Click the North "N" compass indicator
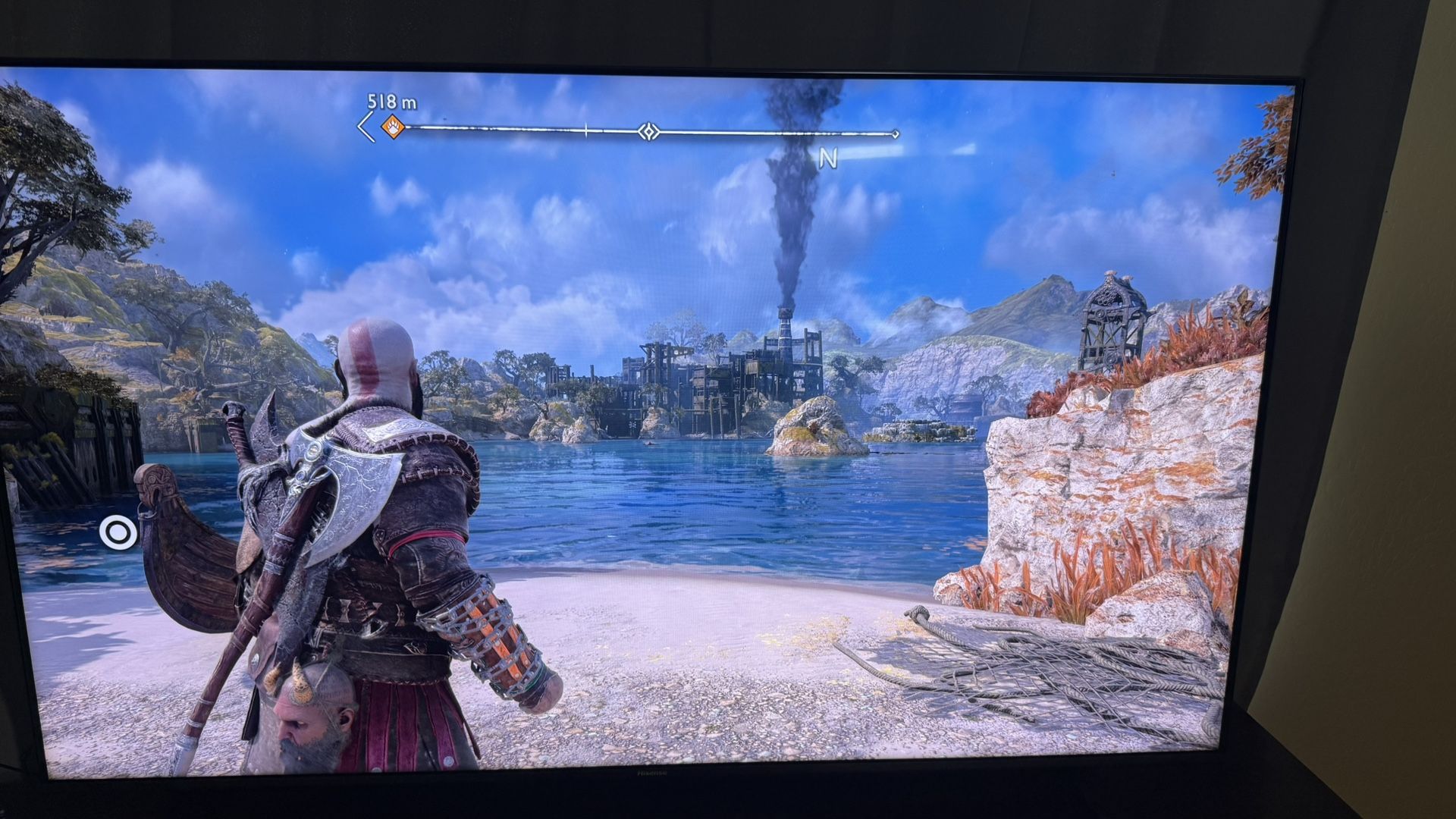Screen dimensions: 1456x819 pyautogui.click(x=827, y=158)
